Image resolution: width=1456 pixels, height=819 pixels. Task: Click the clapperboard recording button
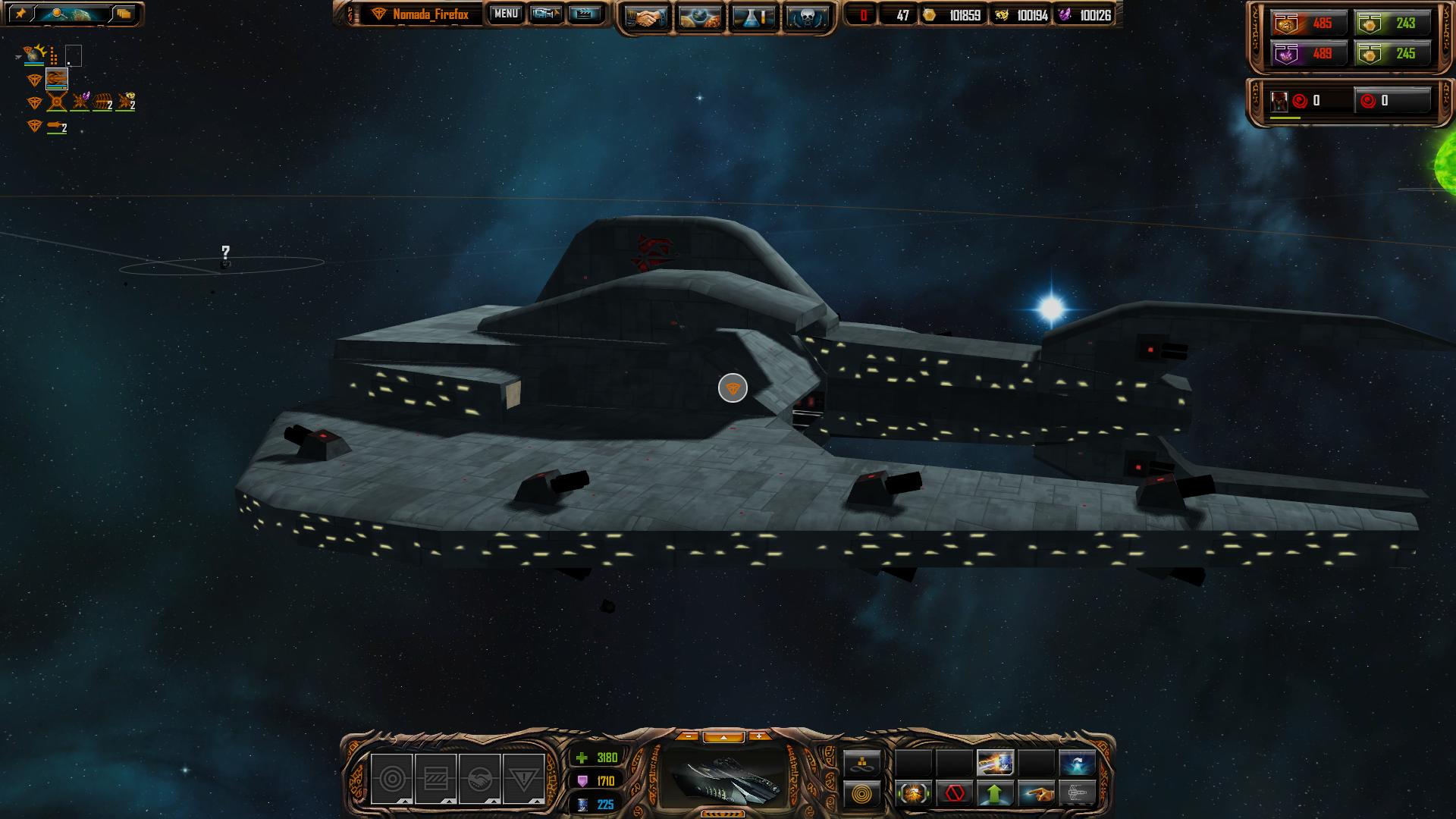[584, 14]
